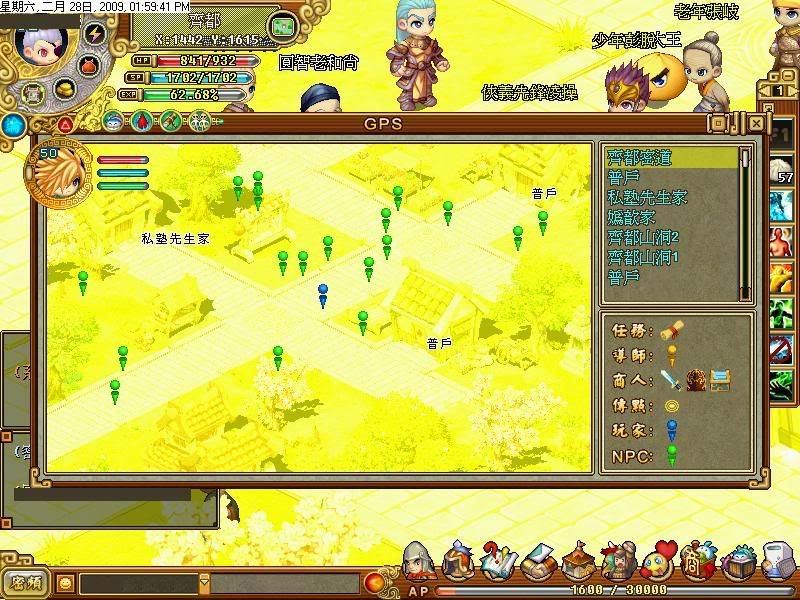Open the minimap button beside the 齊都 location name
This screenshot has height=600, width=800.
pos(285,24)
